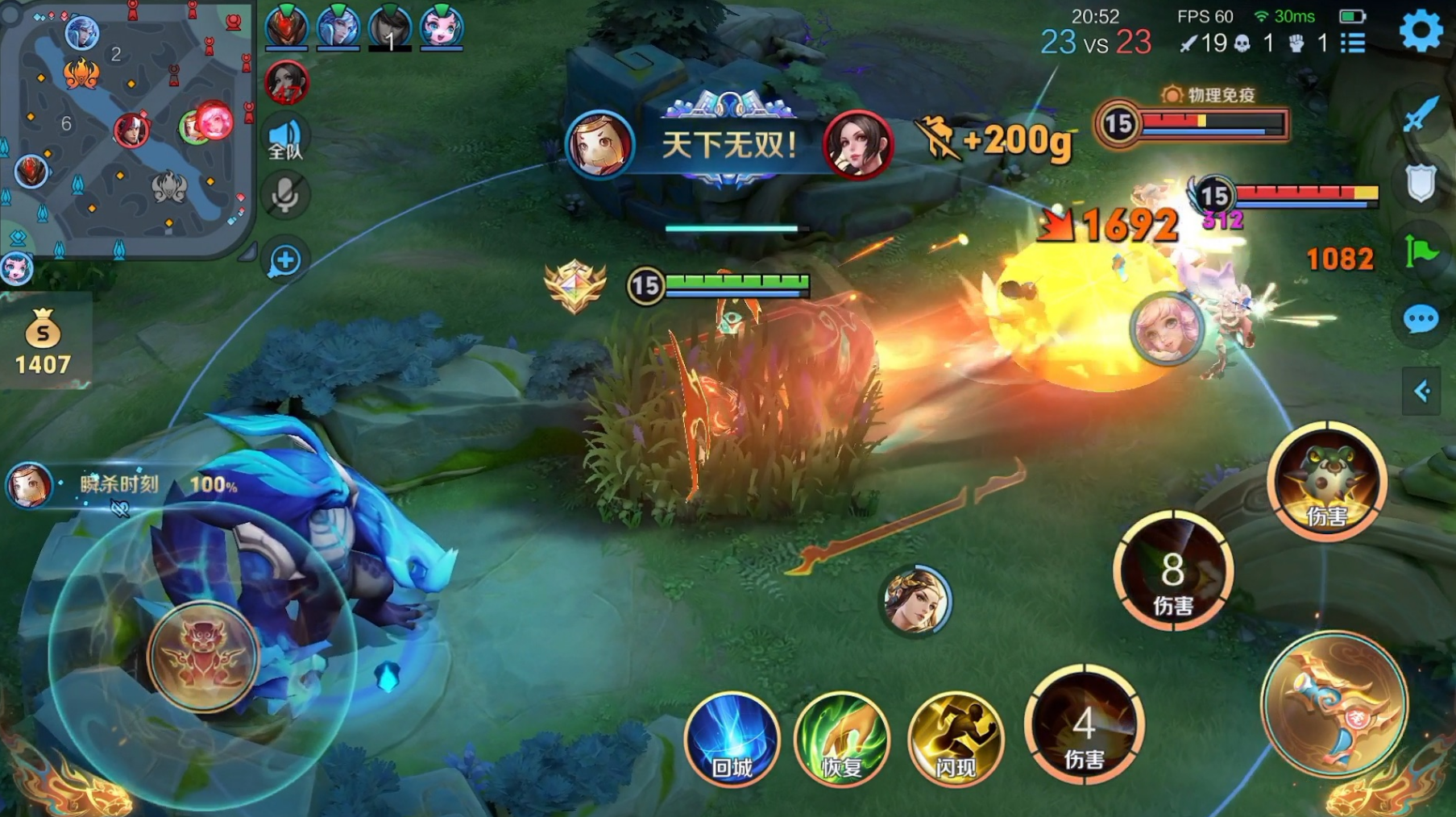Tap the minimap
This screenshot has width=1456, height=817.
[127, 129]
